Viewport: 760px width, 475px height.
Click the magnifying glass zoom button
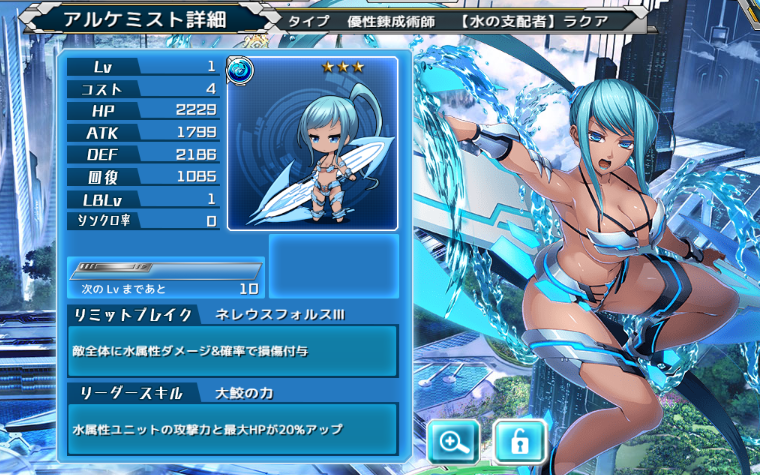point(453,441)
